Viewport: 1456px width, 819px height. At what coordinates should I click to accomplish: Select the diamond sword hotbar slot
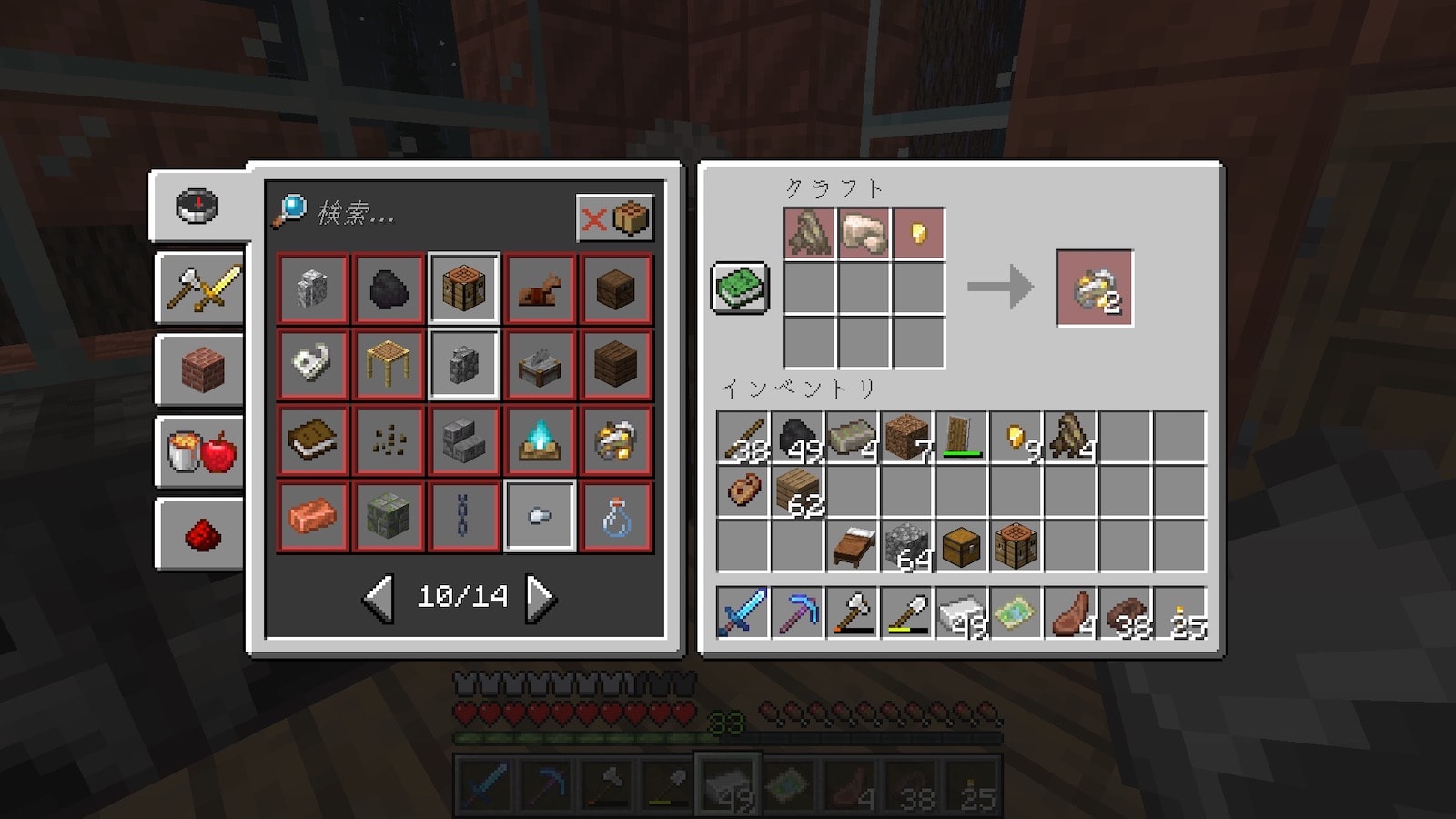743,612
